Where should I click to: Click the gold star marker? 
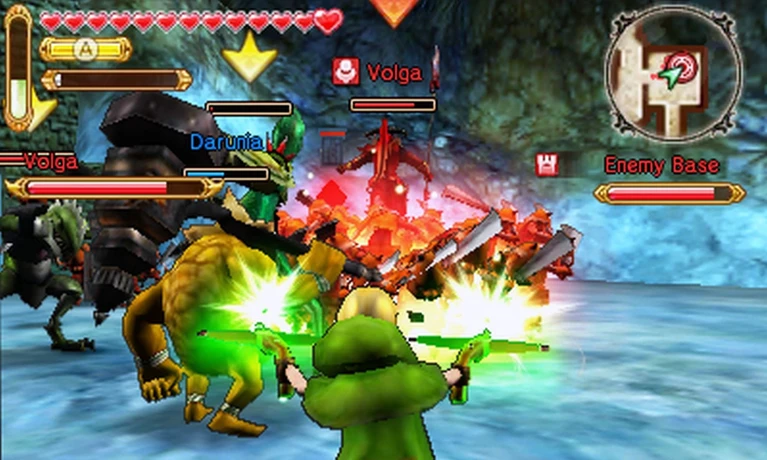pos(249,57)
